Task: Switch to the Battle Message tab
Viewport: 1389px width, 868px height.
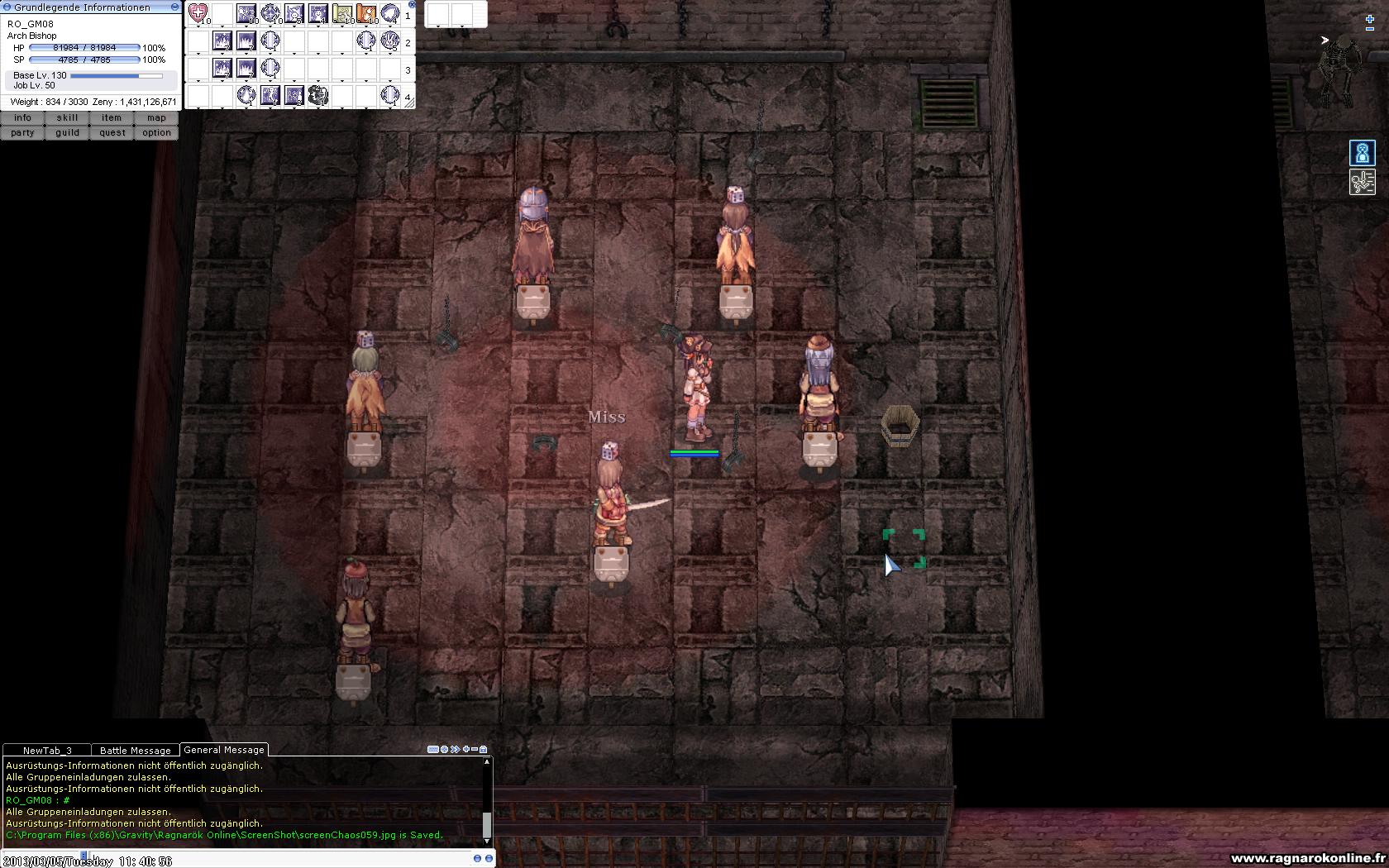Action: (135, 751)
